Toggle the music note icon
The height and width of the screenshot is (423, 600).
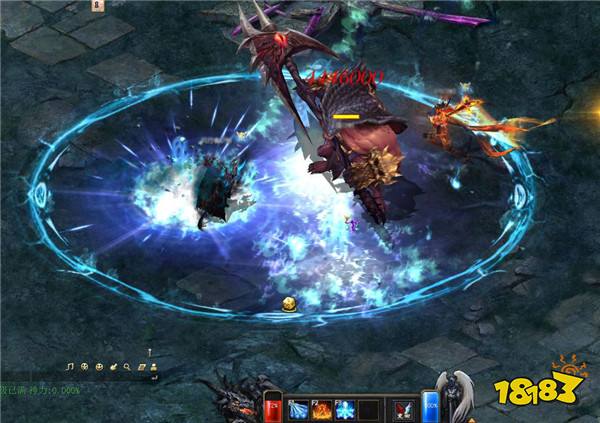pos(71,366)
